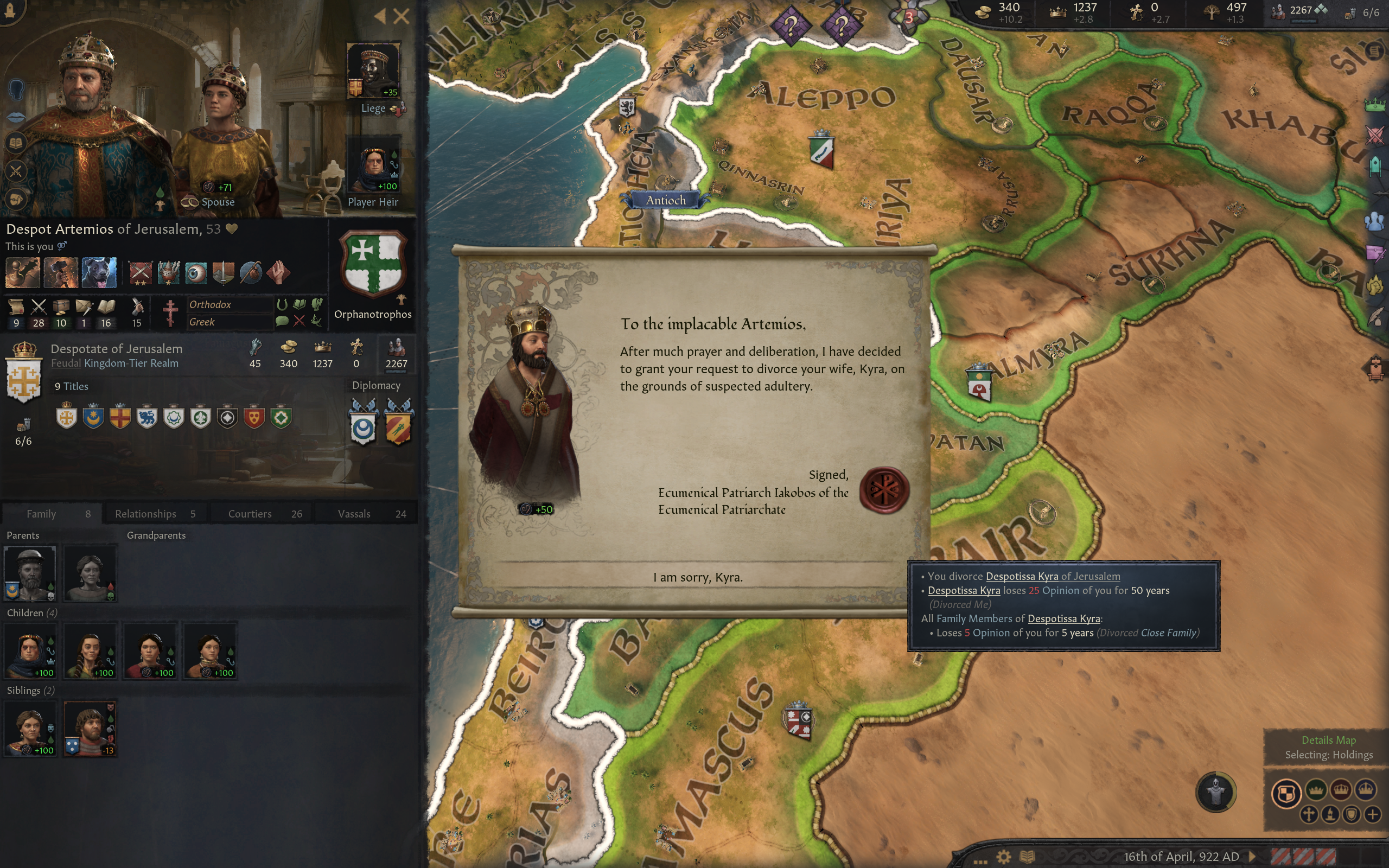This screenshot has width=1389, height=868.
Task: Switch to the Relationships tab
Action: click(155, 514)
